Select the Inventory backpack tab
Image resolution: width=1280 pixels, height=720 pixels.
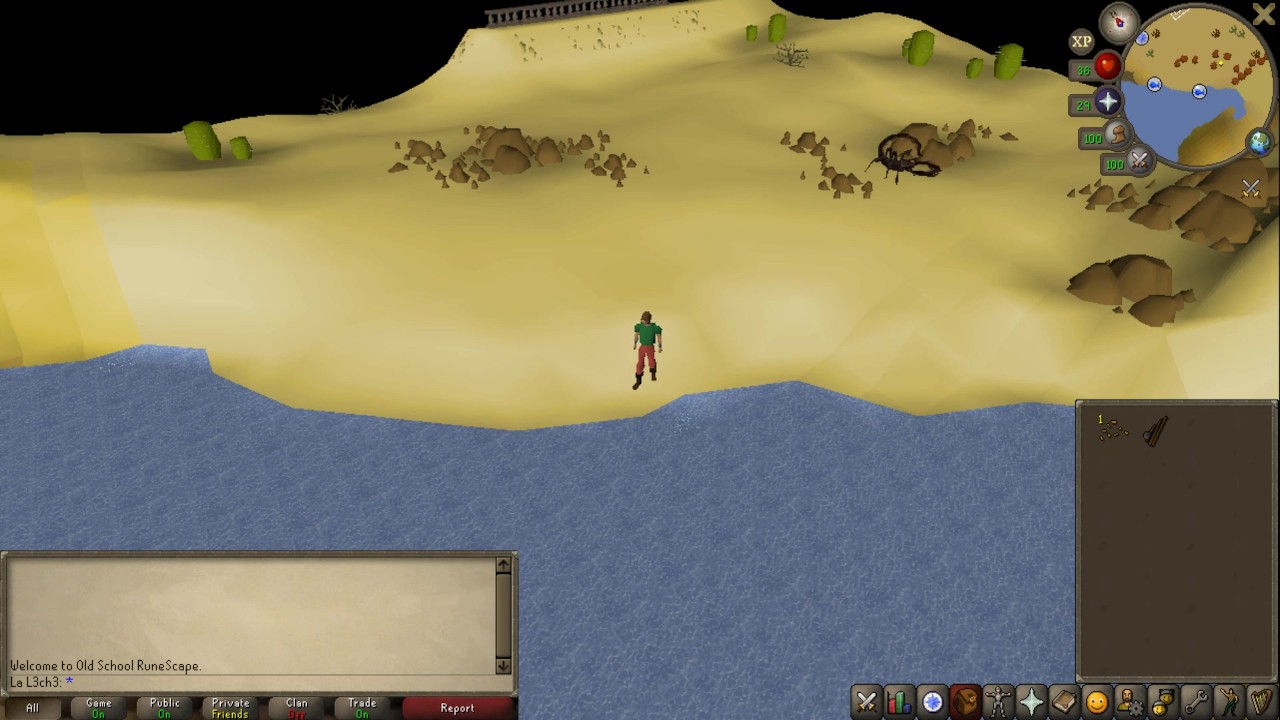click(x=965, y=702)
